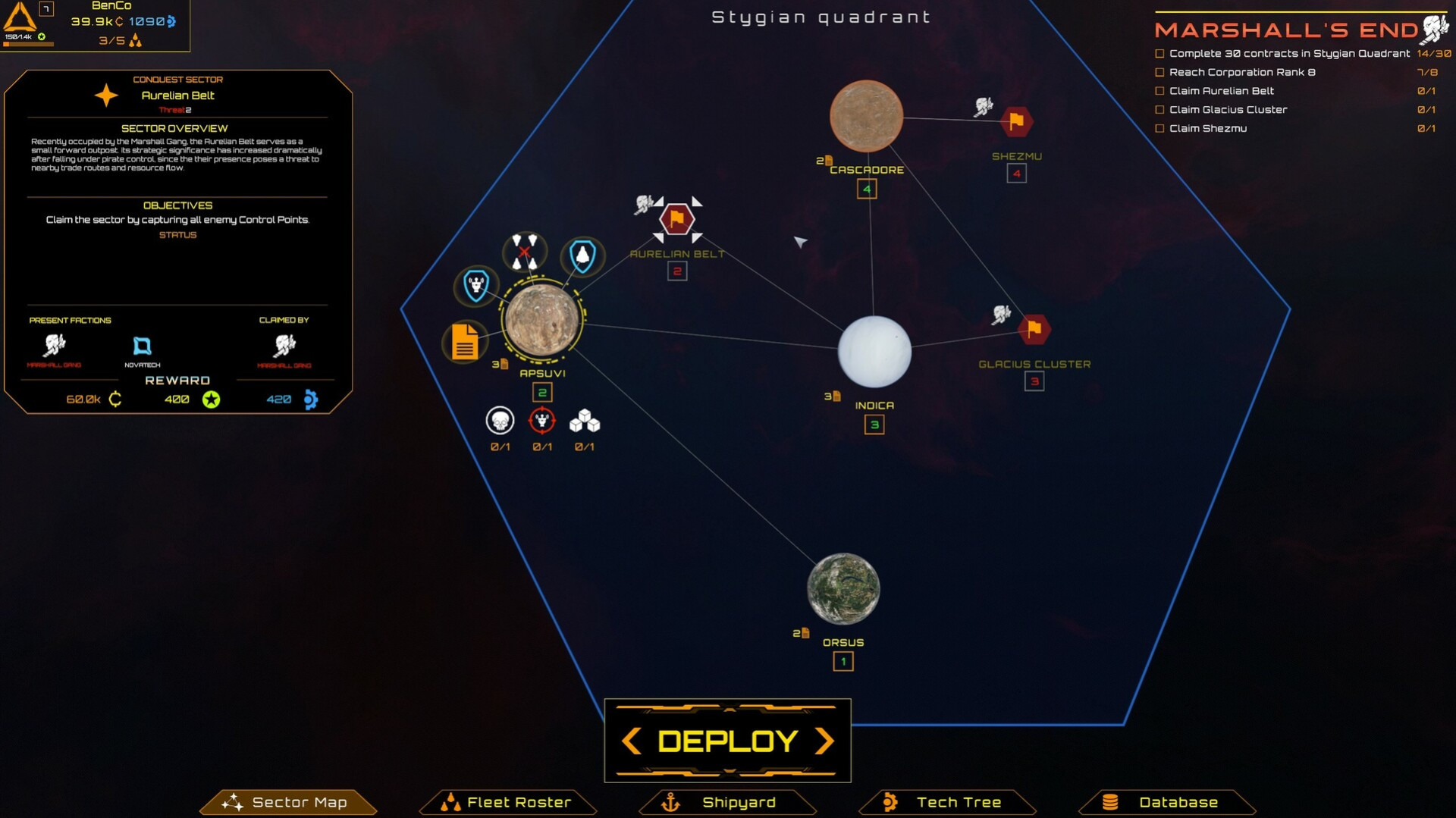Screen dimensions: 1456x818
Task: Select the Aurelian Belt sector flag
Action: click(x=677, y=219)
